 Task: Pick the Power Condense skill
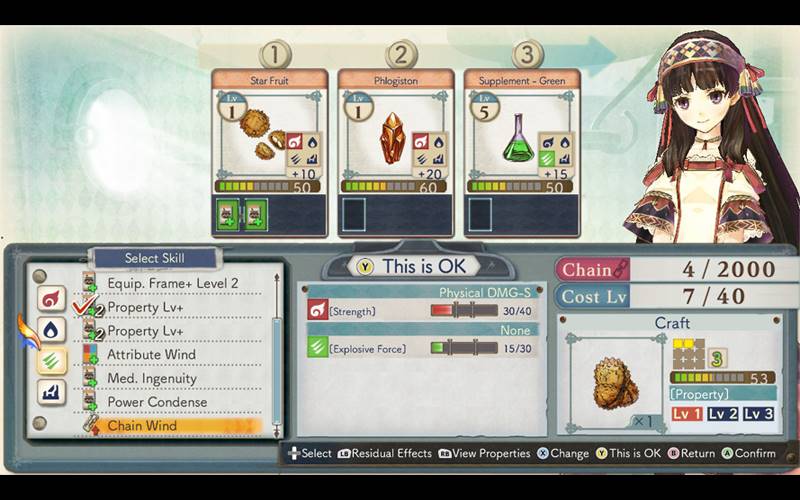157,402
